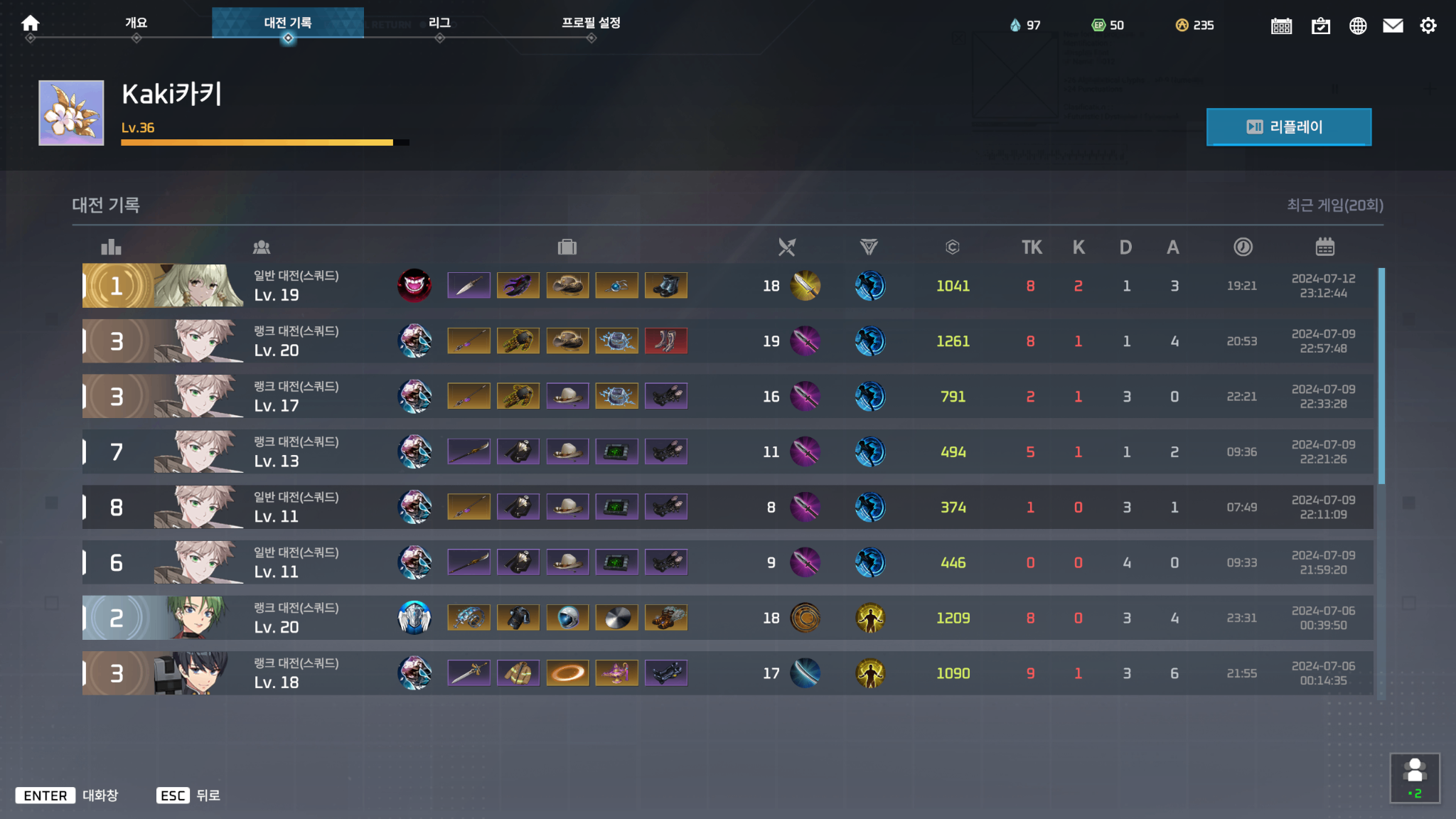This screenshot has height=819, width=1456.
Task: Click the 최근 게임(20회) label
Action: (x=1337, y=204)
